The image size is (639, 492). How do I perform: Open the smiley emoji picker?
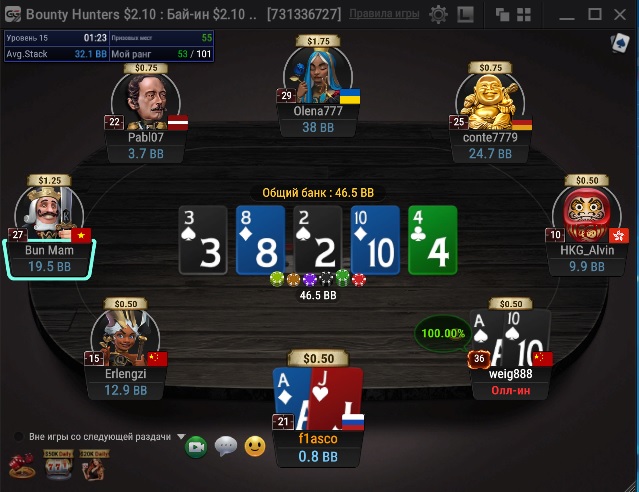coord(256,447)
